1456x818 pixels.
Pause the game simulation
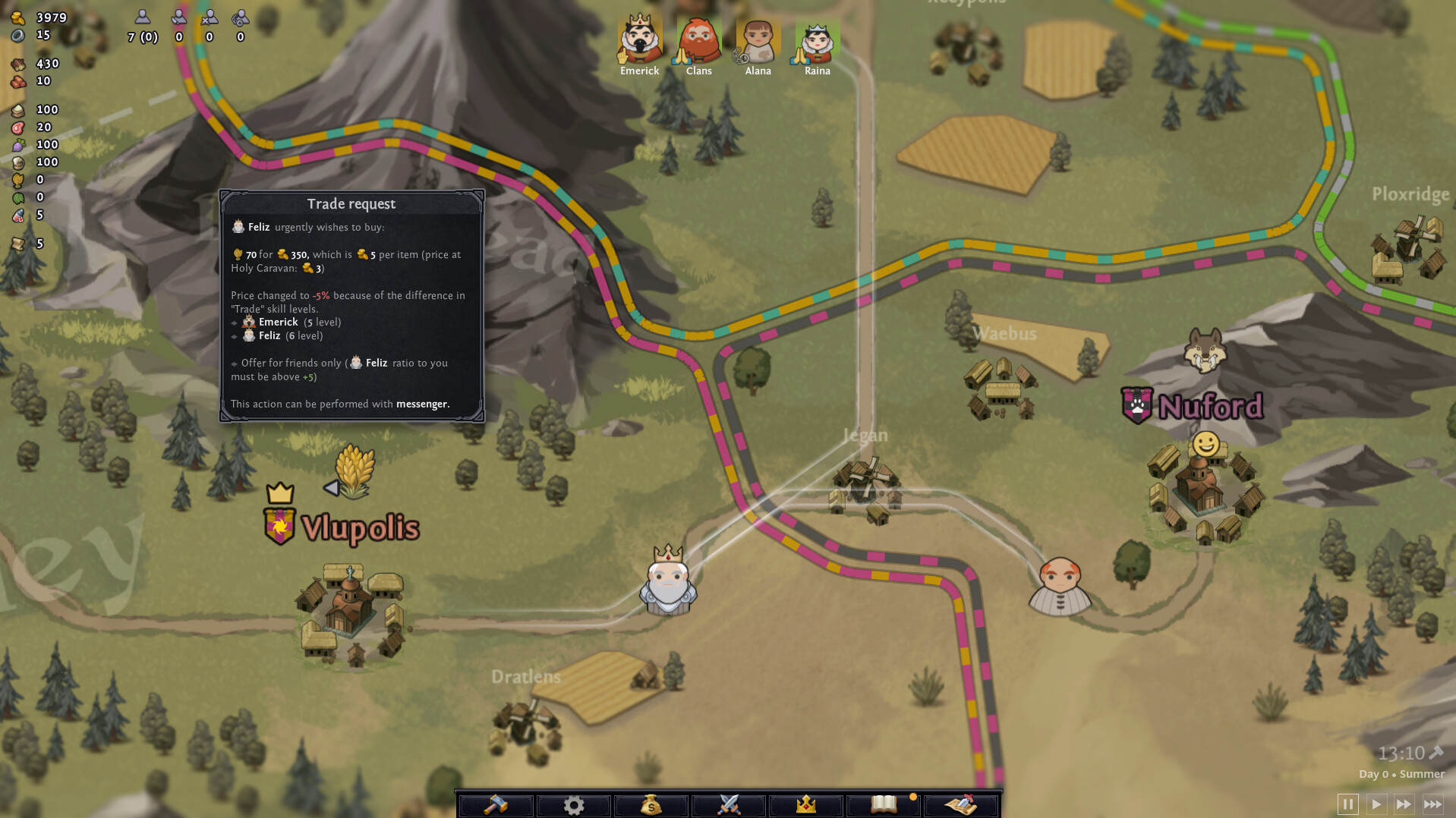tap(1347, 804)
